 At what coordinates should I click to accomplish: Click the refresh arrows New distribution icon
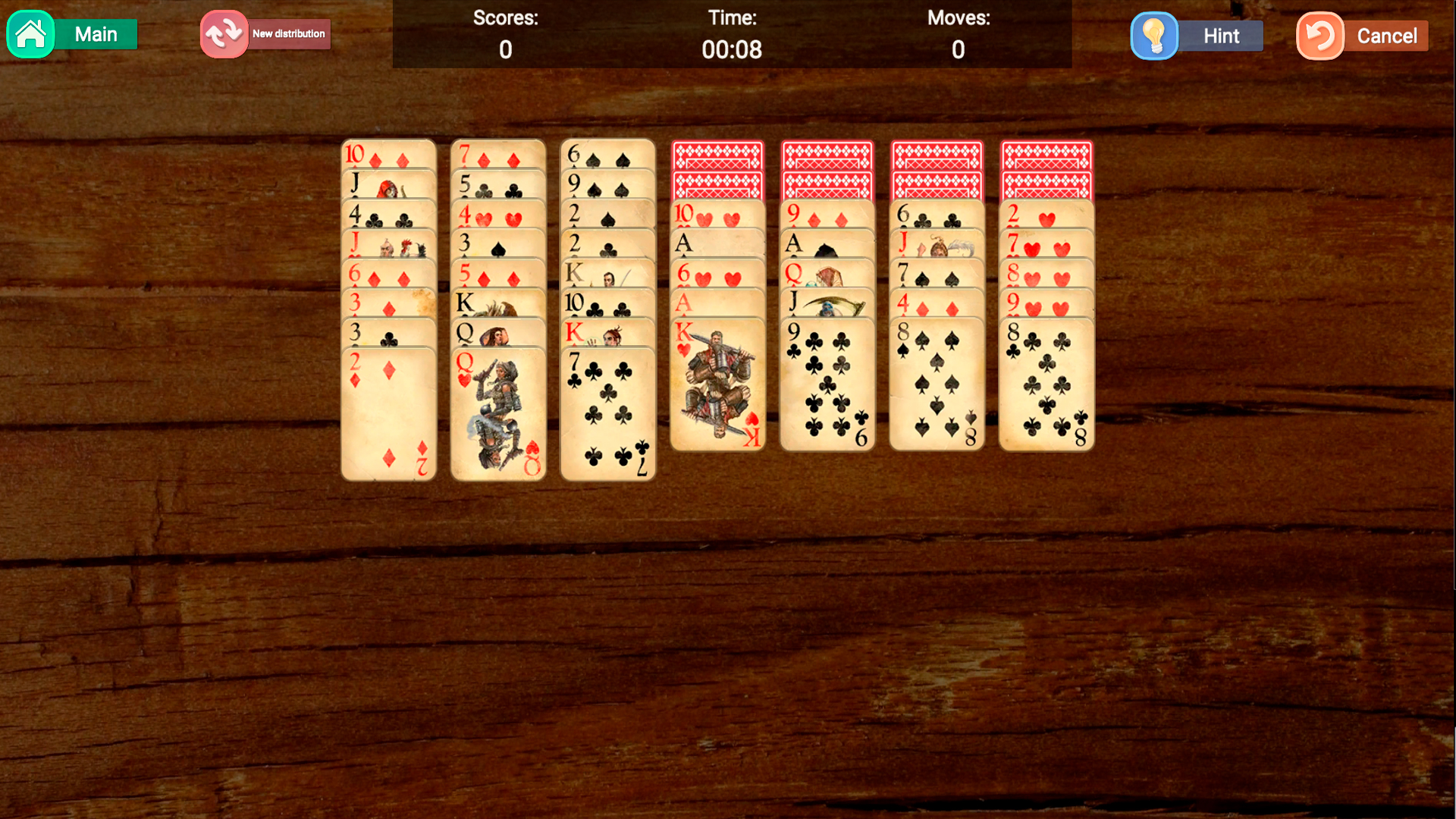coord(223,33)
